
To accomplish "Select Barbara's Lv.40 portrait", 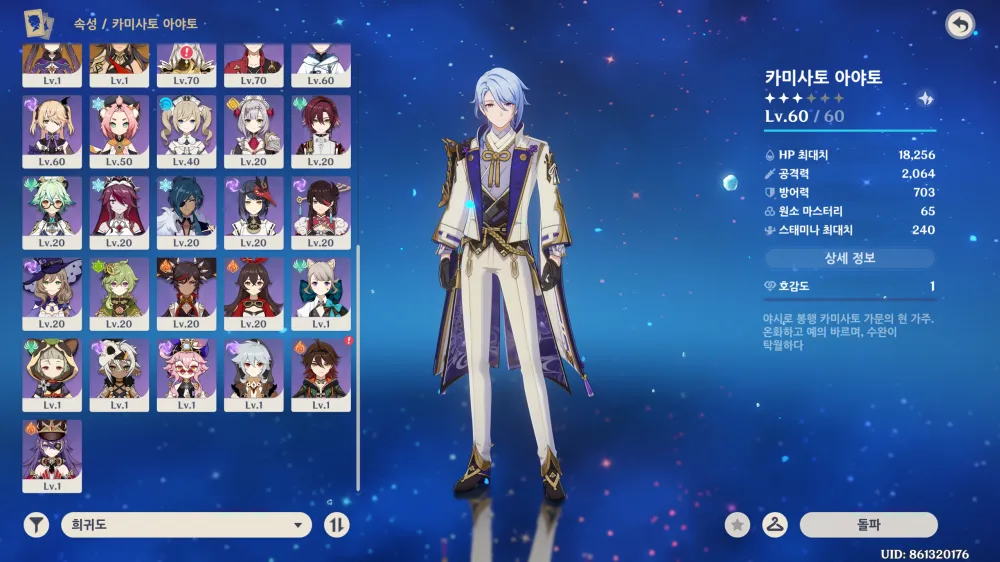I will [x=186, y=131].
